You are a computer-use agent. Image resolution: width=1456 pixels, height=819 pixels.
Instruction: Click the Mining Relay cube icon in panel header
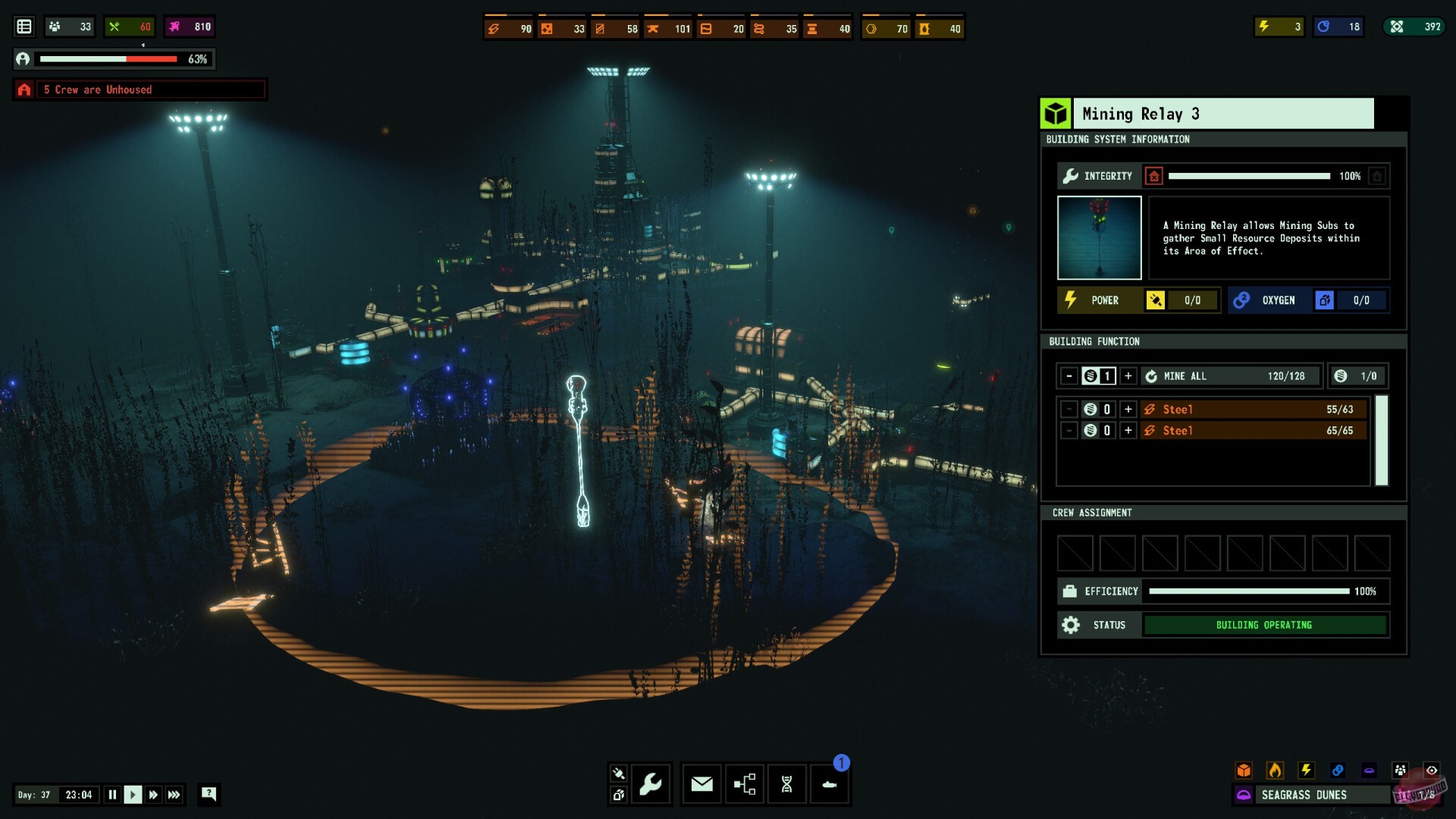point(1054,113)
